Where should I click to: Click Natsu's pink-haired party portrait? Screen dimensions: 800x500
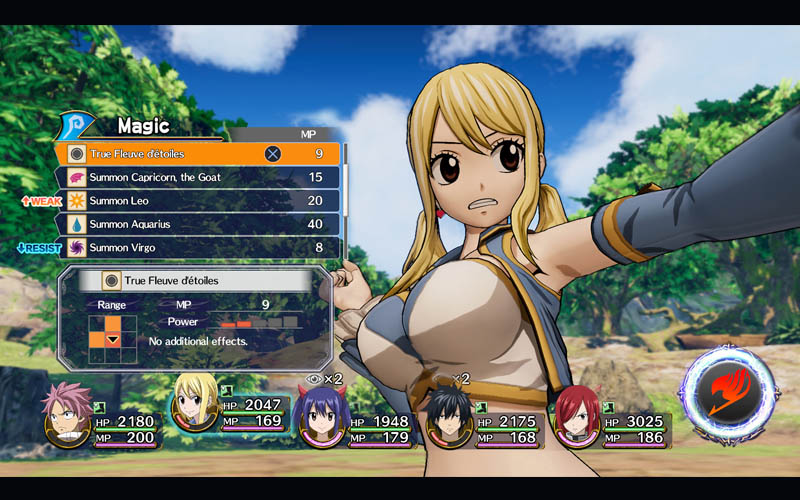[x=67, y=413]
